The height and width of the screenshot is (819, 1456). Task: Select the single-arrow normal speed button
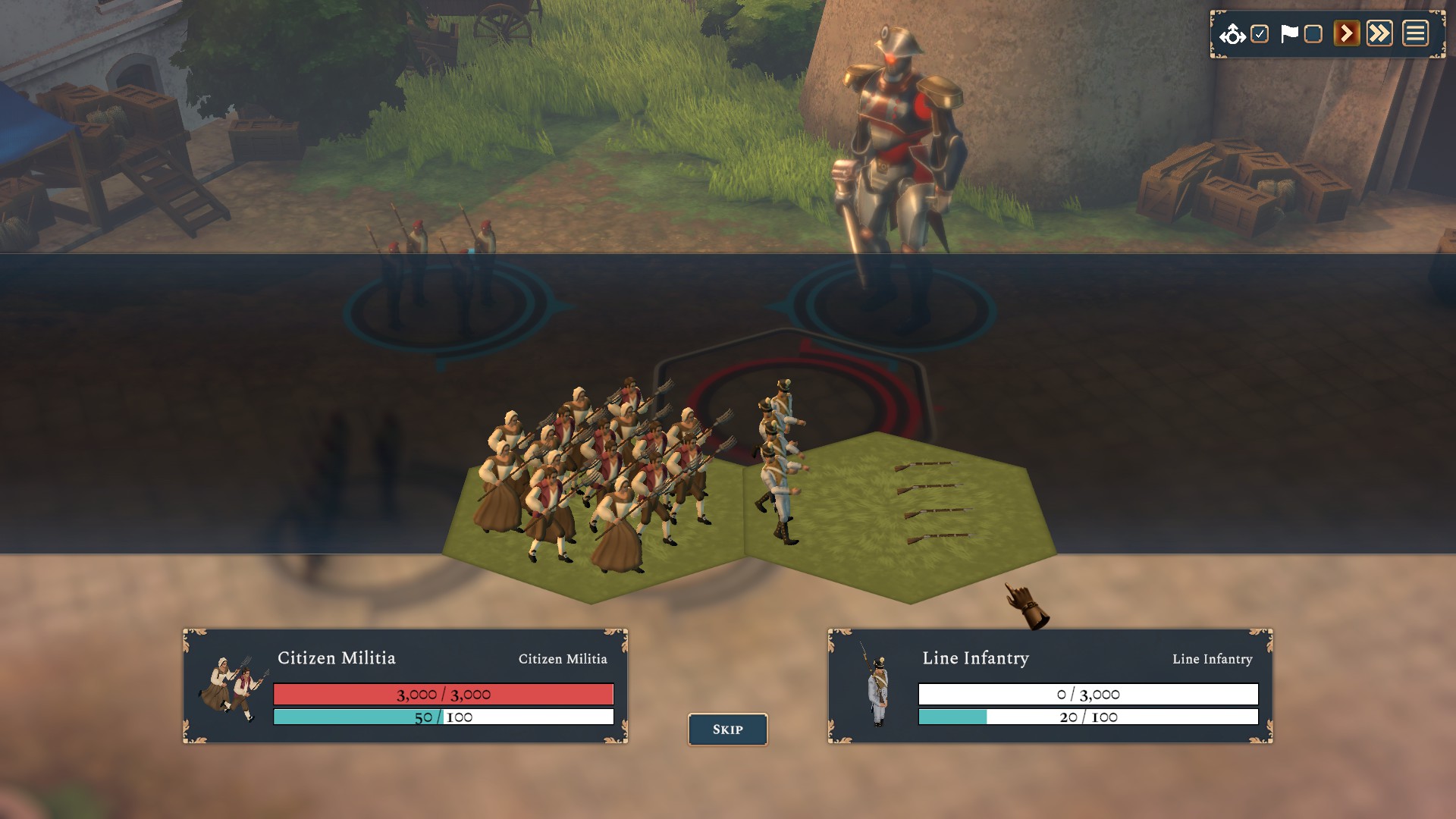pos(1346,34)
